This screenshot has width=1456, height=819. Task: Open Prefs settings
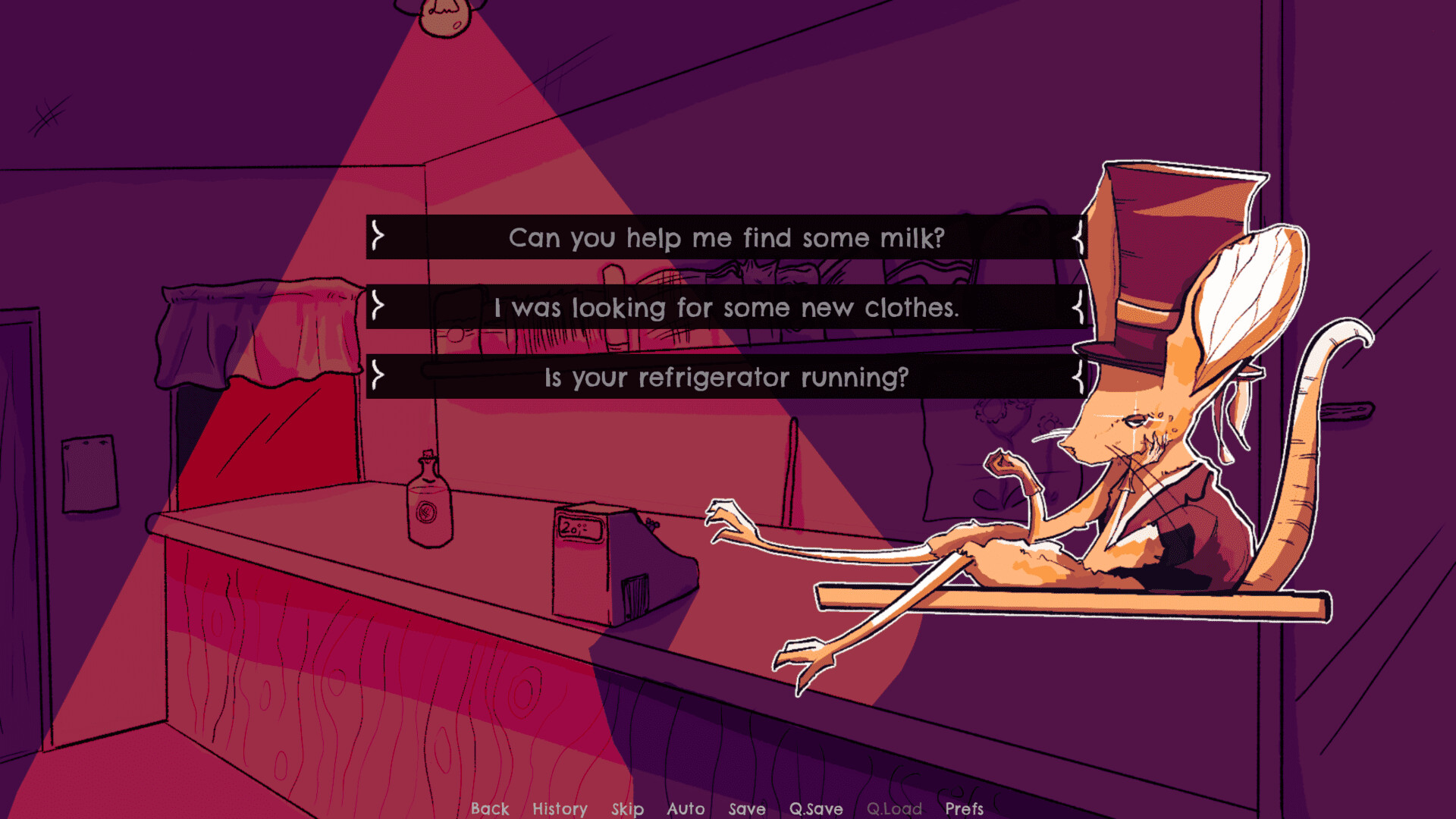tap(964, 808)
